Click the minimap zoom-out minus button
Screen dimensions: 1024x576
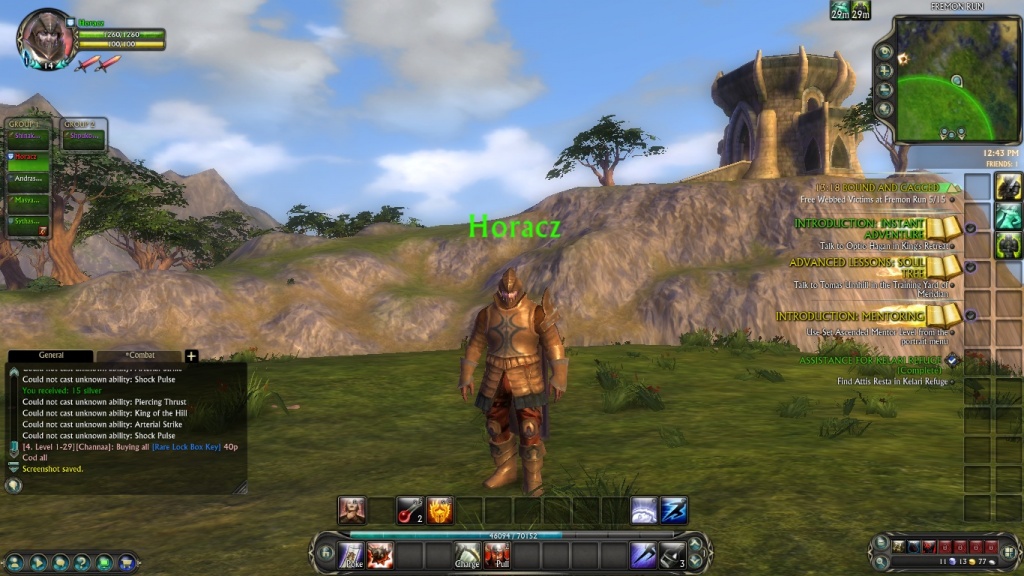click(884, 89)
